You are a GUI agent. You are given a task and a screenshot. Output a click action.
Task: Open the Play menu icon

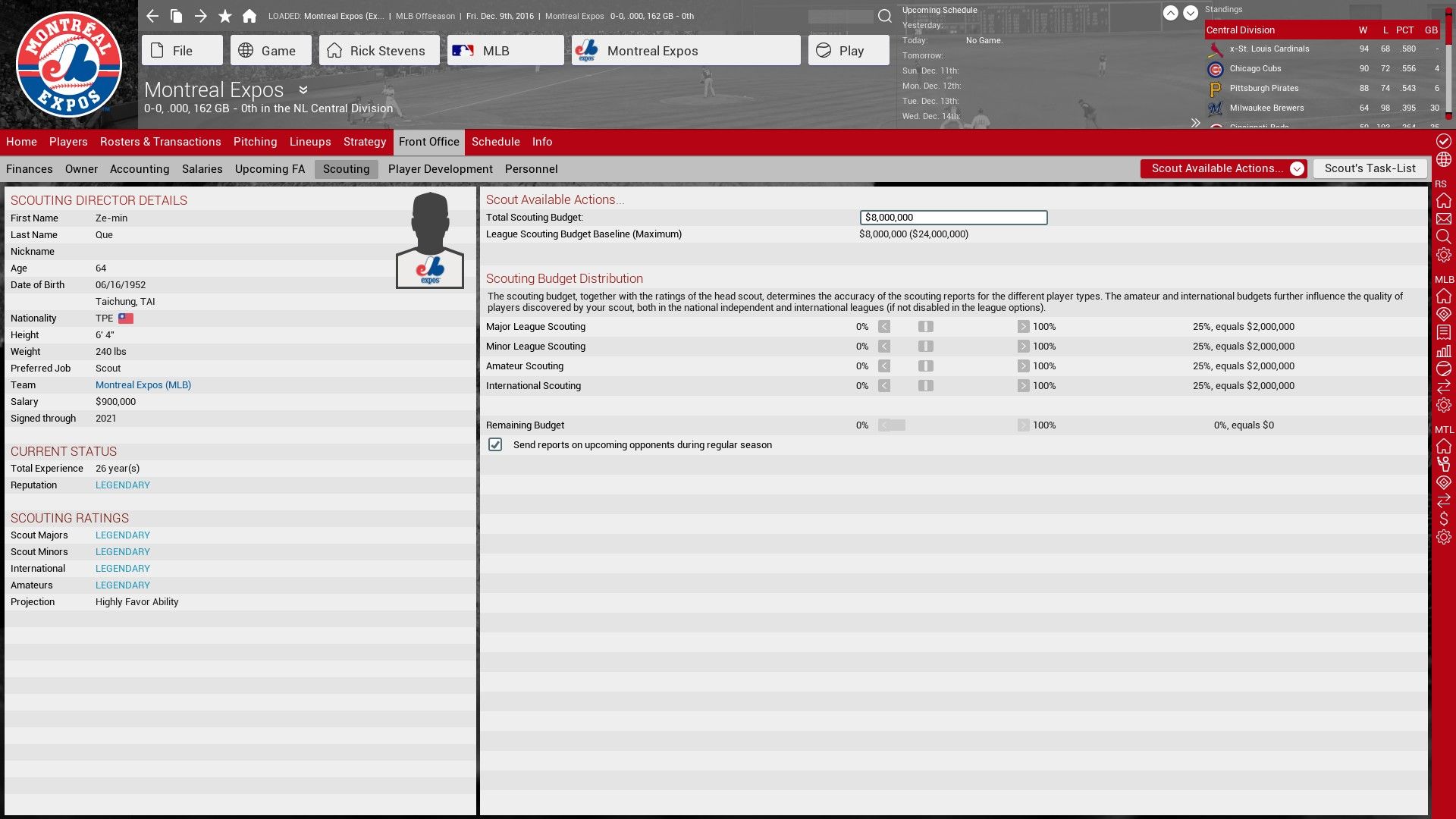click(824, 50)
